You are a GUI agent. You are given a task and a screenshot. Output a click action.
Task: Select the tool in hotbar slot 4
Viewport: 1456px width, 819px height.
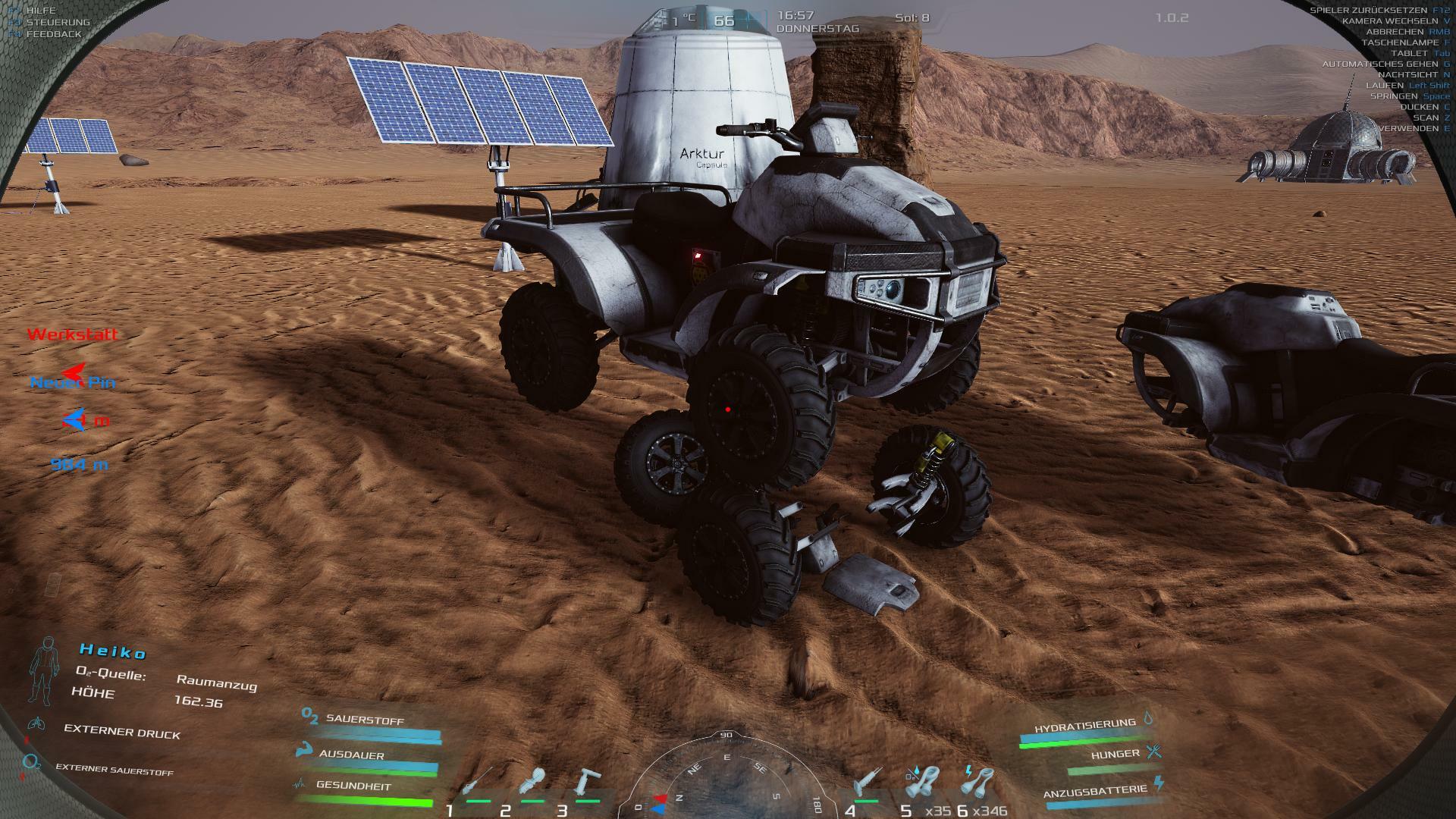click(864, 784)
